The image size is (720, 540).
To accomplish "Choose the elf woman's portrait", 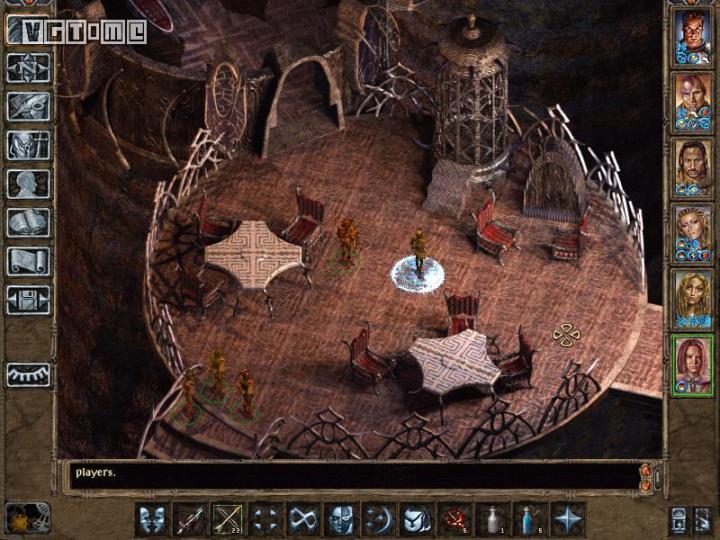I will [692, 227].
